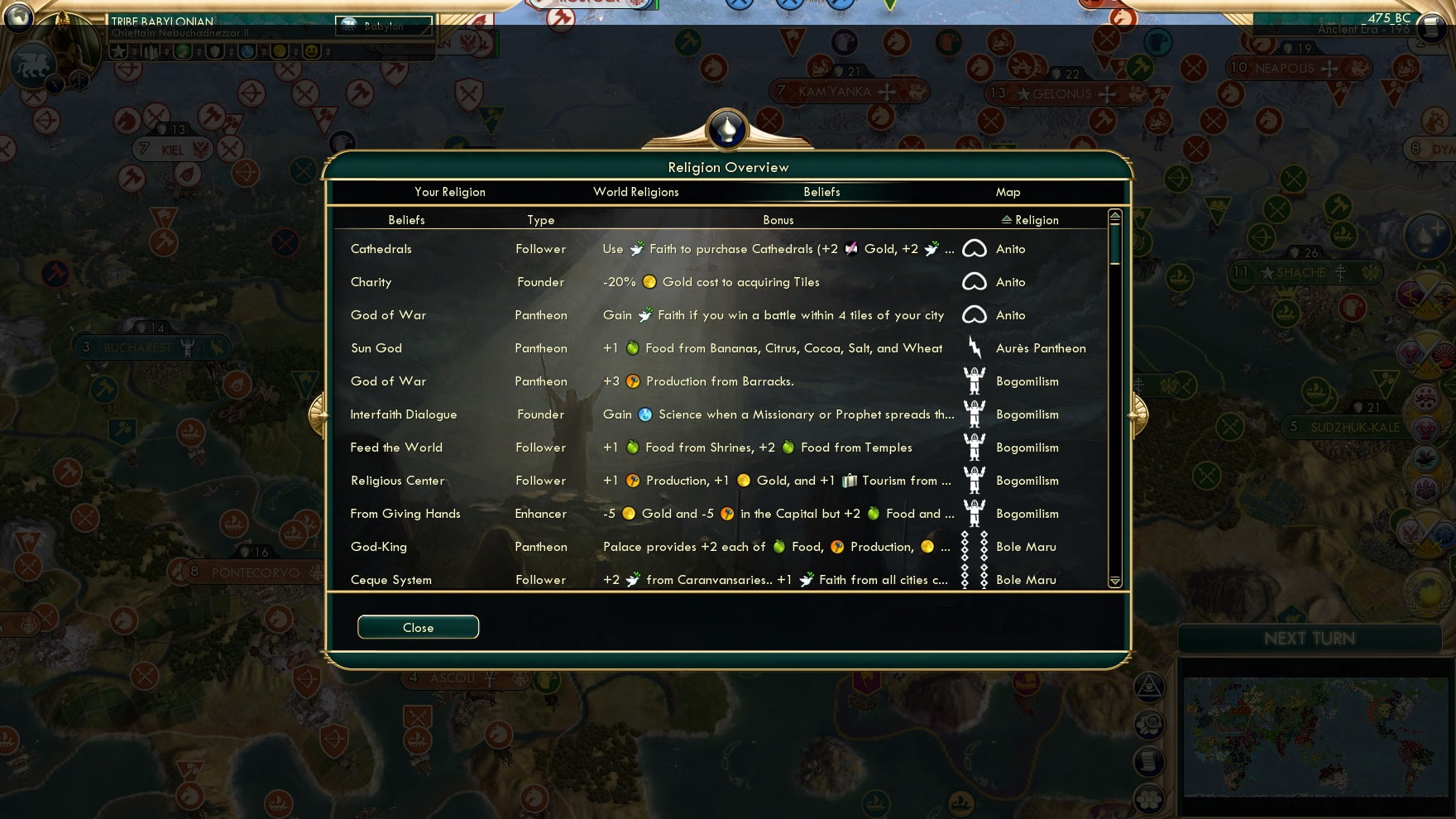The height and width of the screenshot is (819, 1456).
Task: Switch to the World Religions tab
Action: pyautogui.click(x=635, y=192)
